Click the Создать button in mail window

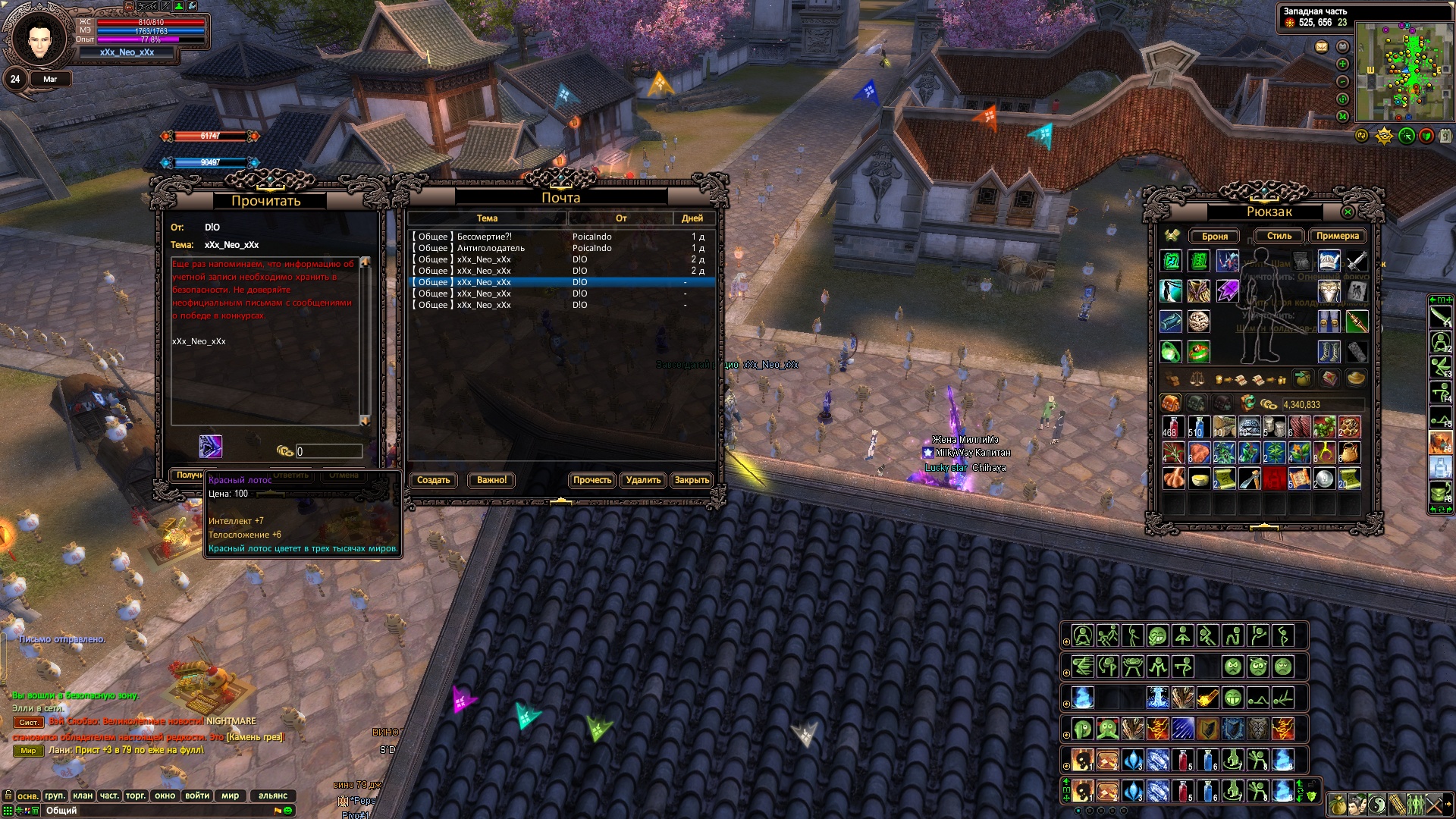[x=433, y=480]
